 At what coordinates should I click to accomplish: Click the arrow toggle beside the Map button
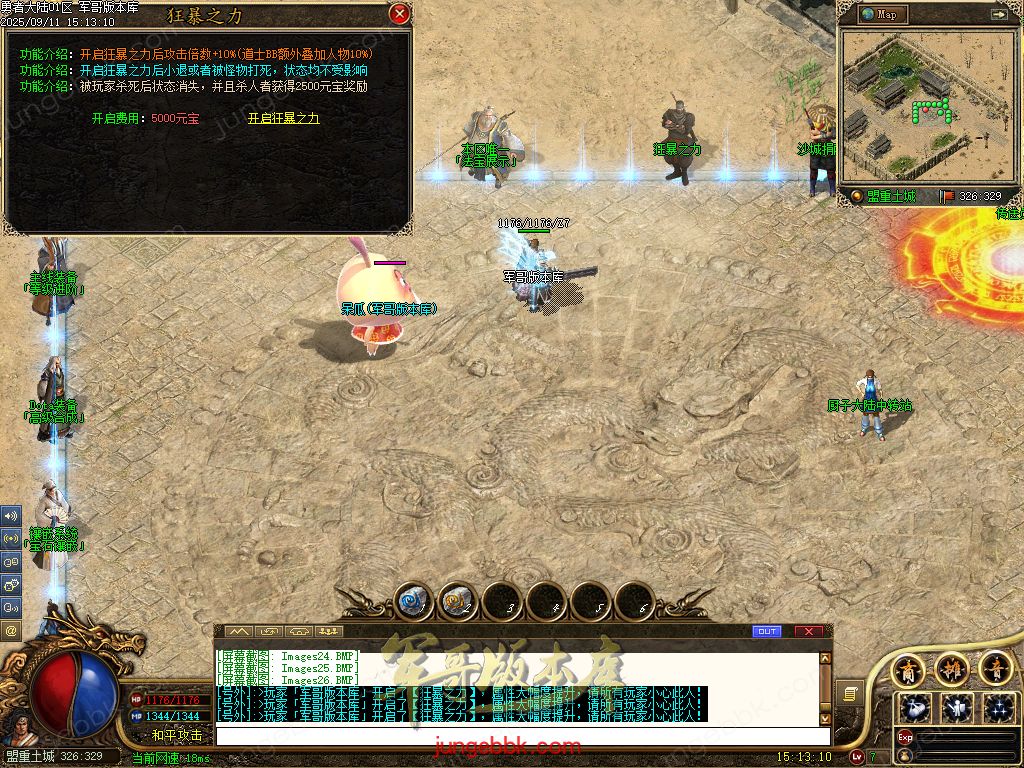tap(998, 14)
